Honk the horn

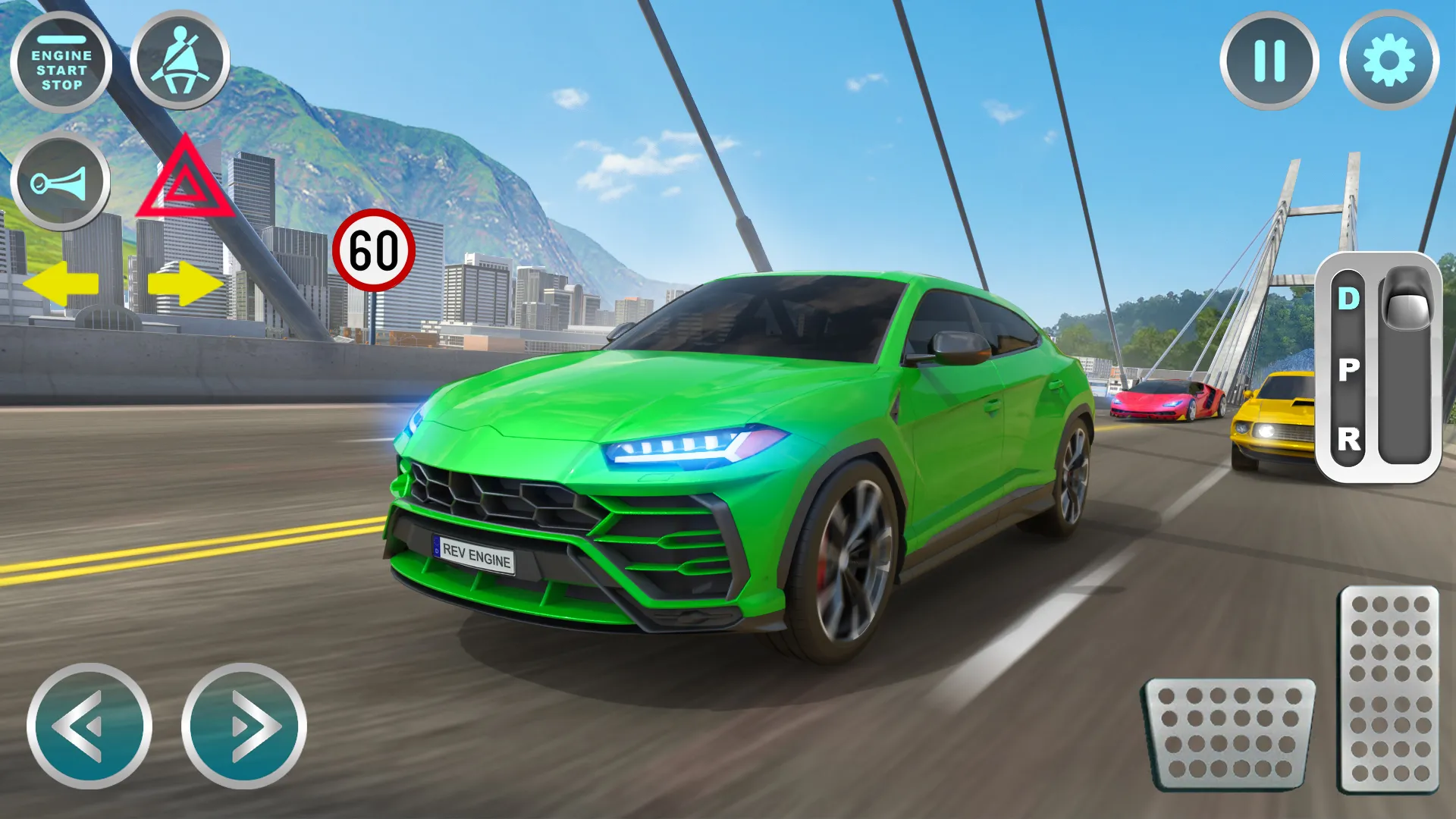point(63,180)
